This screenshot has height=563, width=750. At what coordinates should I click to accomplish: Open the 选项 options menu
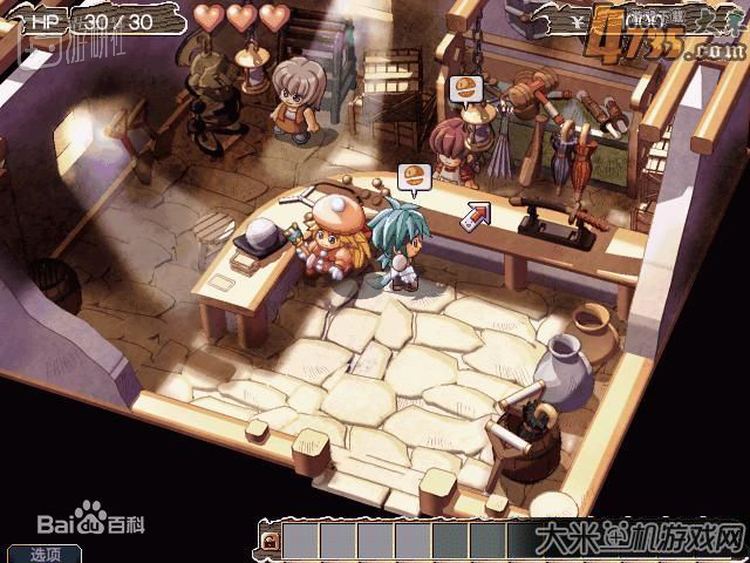click(x=44, y=553)
